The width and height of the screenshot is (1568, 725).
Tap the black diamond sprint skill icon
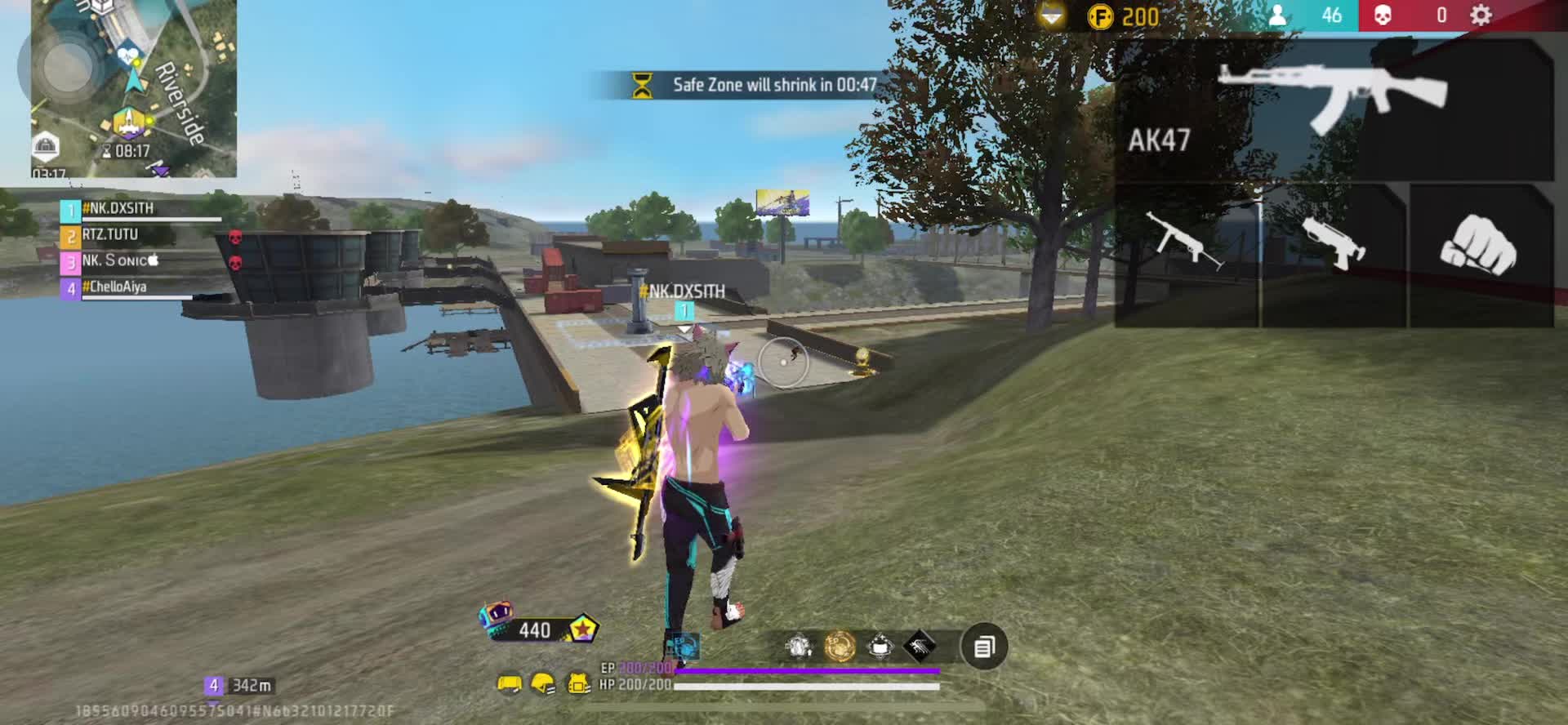920,647
